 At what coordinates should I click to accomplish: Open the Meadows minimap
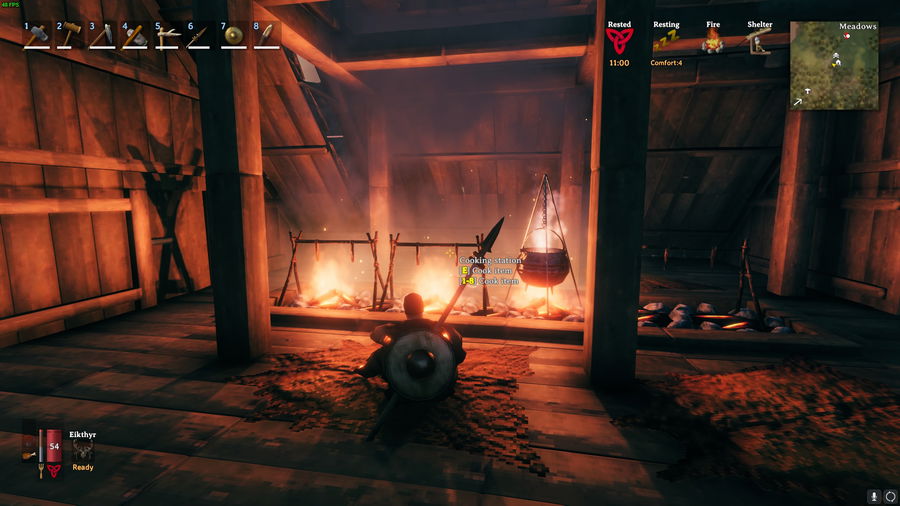coord(834,65)
